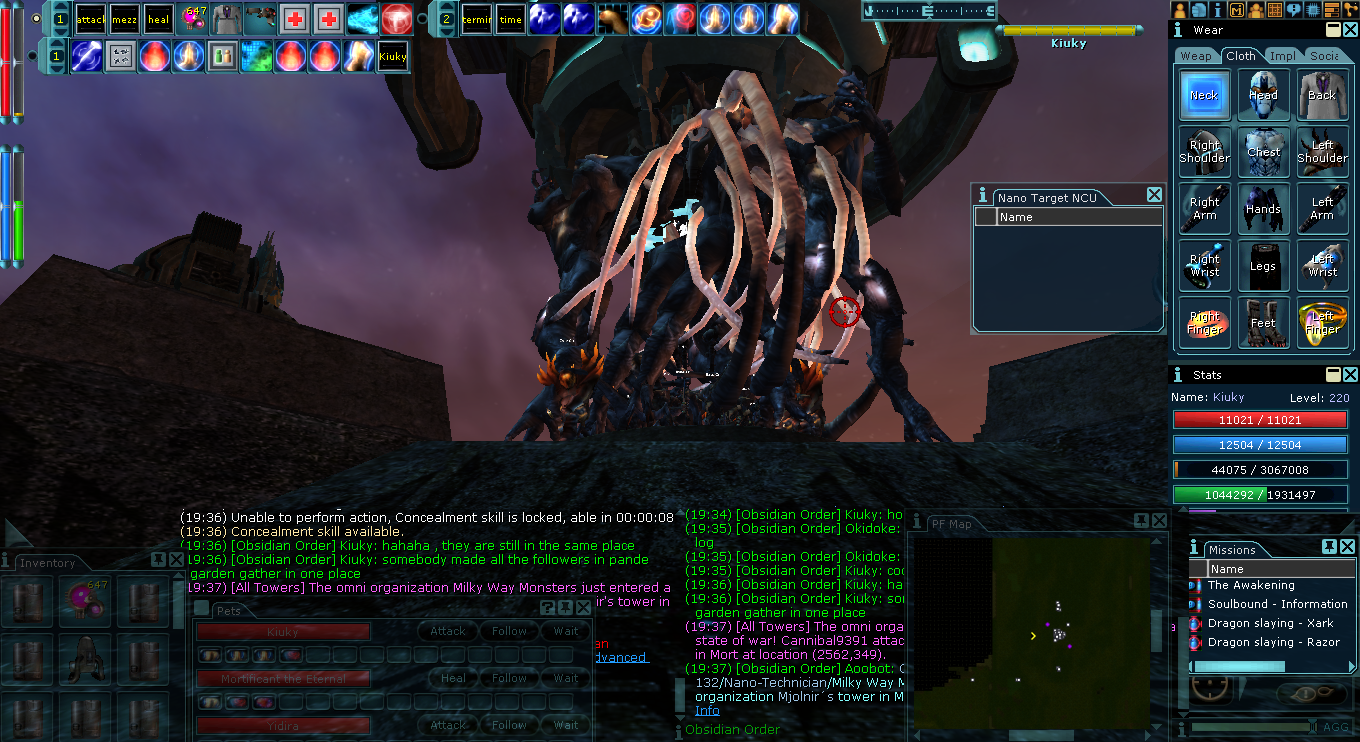Tell Yidira to Wait
Image resolution: width=1360 pixels, height=742 pixels.
point(566,725)
